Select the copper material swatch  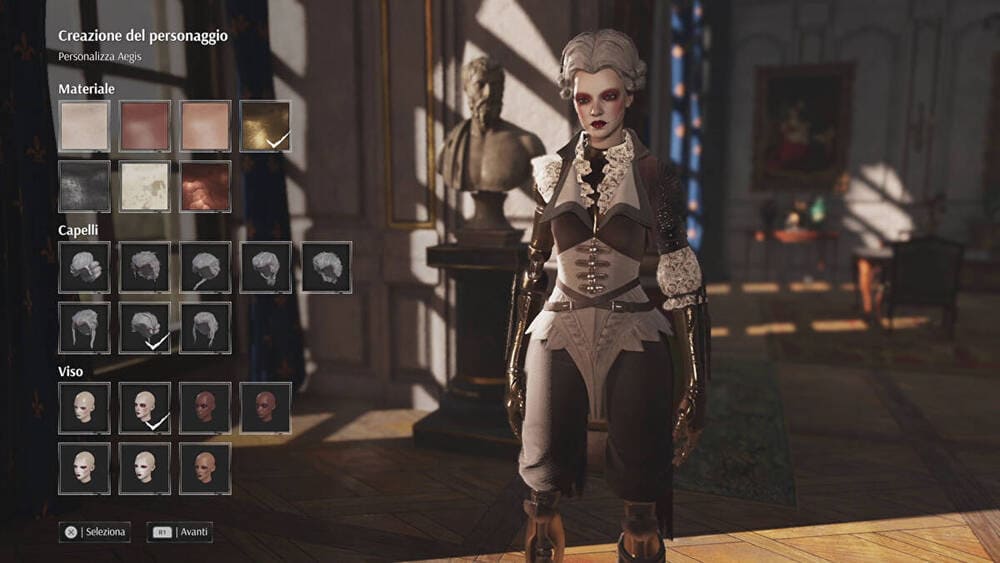click(205, 186)
